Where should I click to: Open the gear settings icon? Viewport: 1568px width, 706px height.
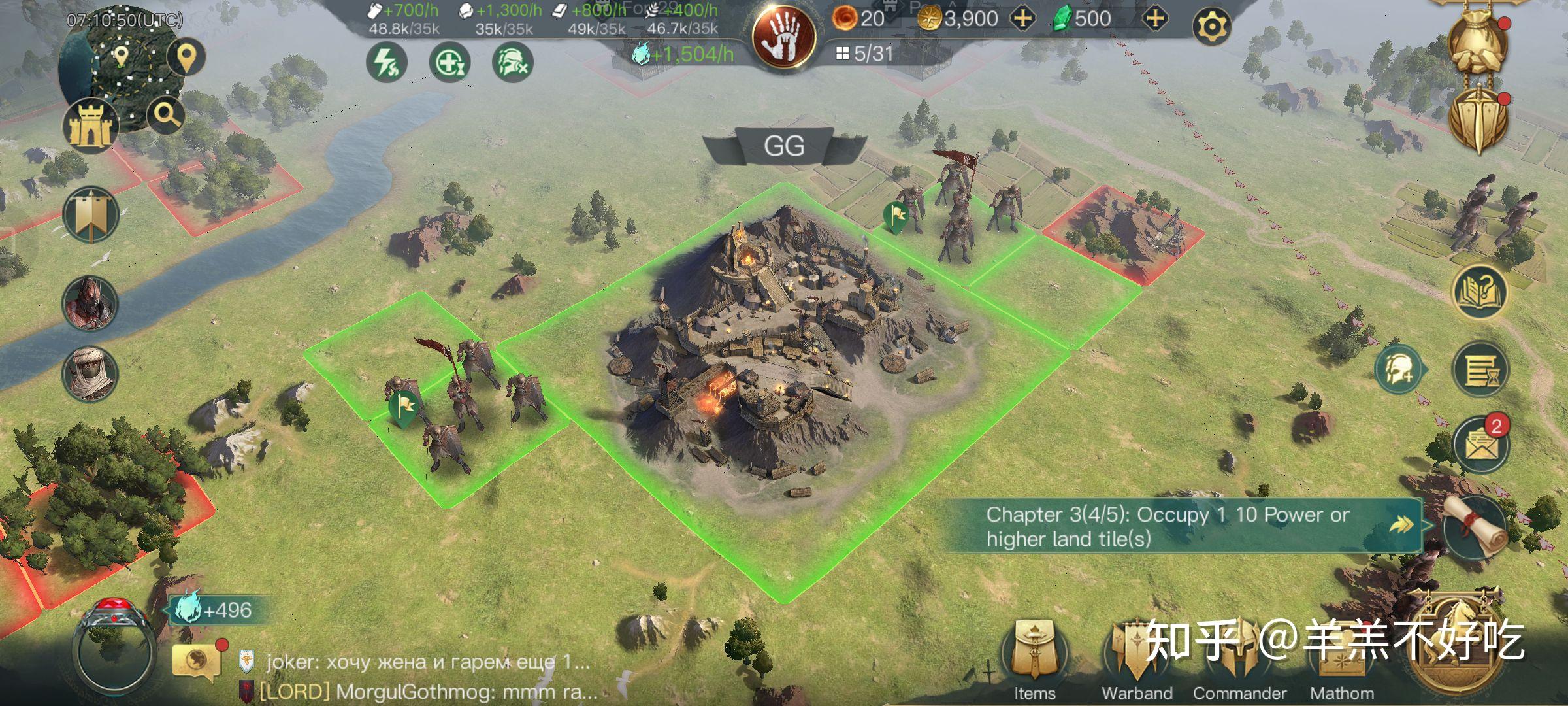click(1211, 26)
